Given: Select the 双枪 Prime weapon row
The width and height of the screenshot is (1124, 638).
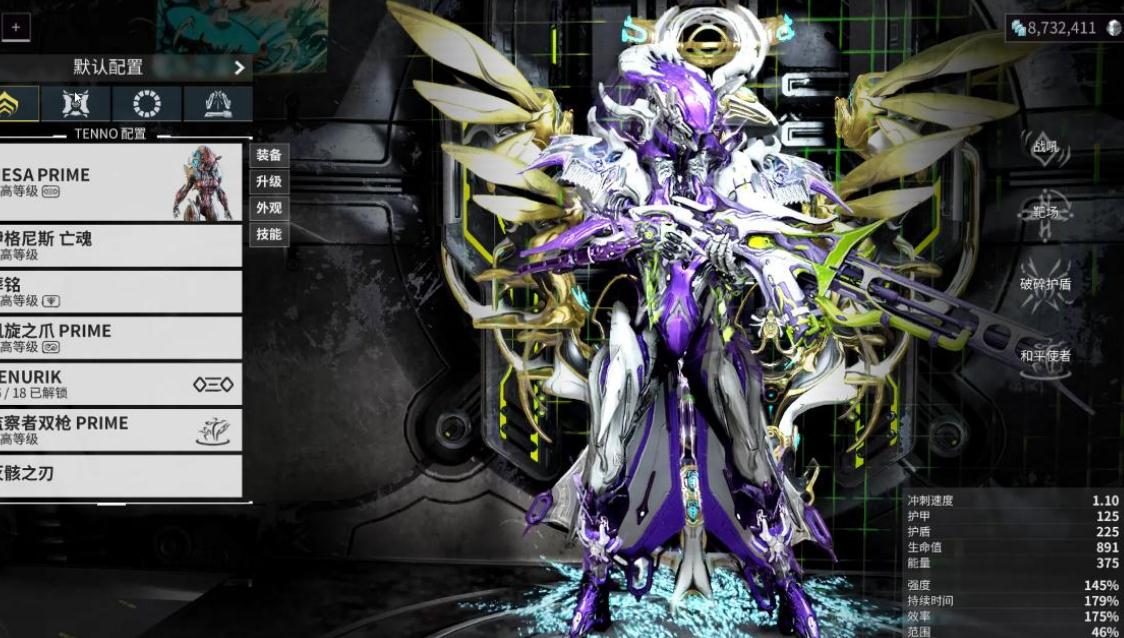Looking at the screenshot, I should (x=120, y=430).
